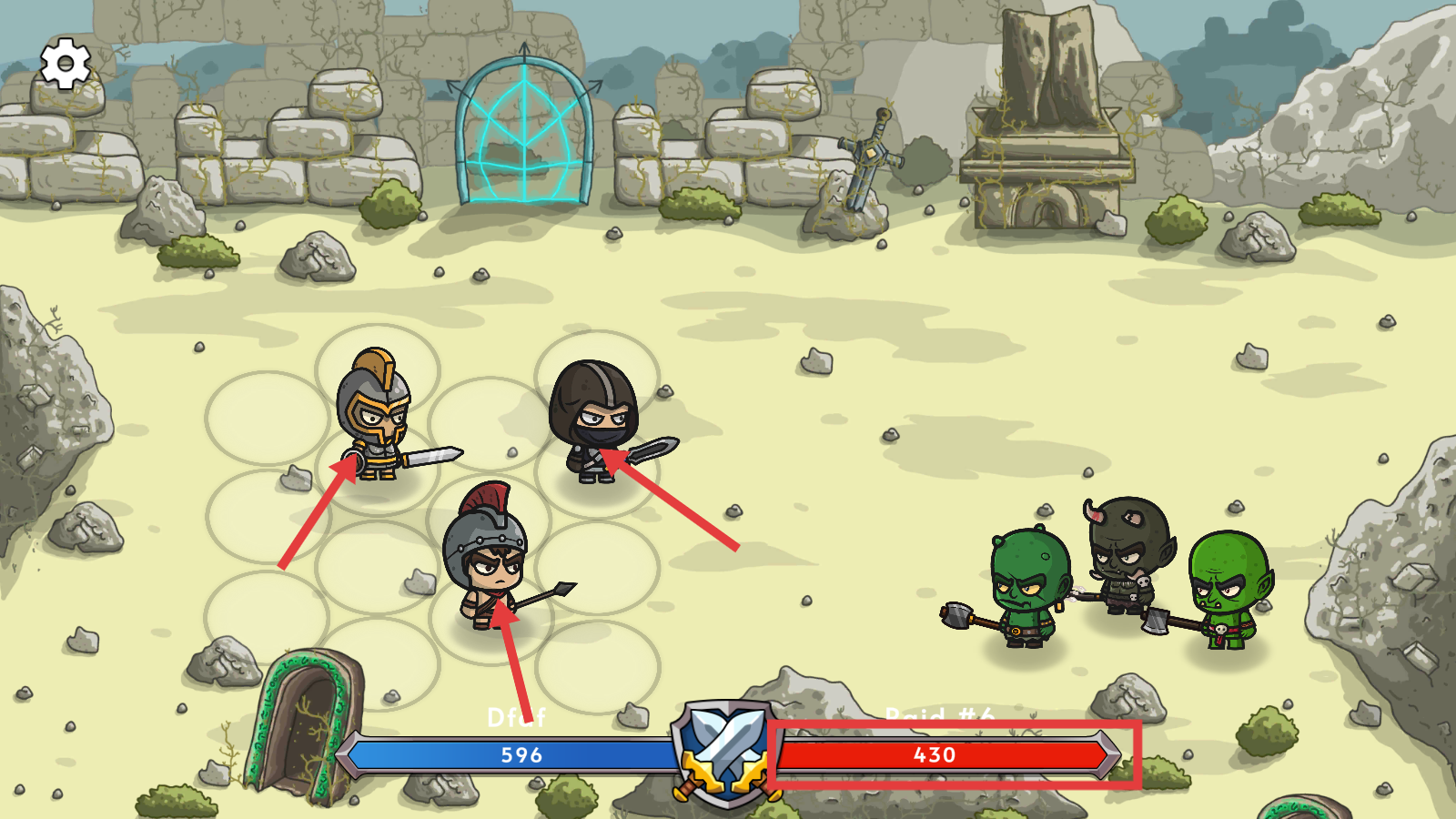Open the settings gear menu
The image size is (1456, 819).
(x=65, y=64)
